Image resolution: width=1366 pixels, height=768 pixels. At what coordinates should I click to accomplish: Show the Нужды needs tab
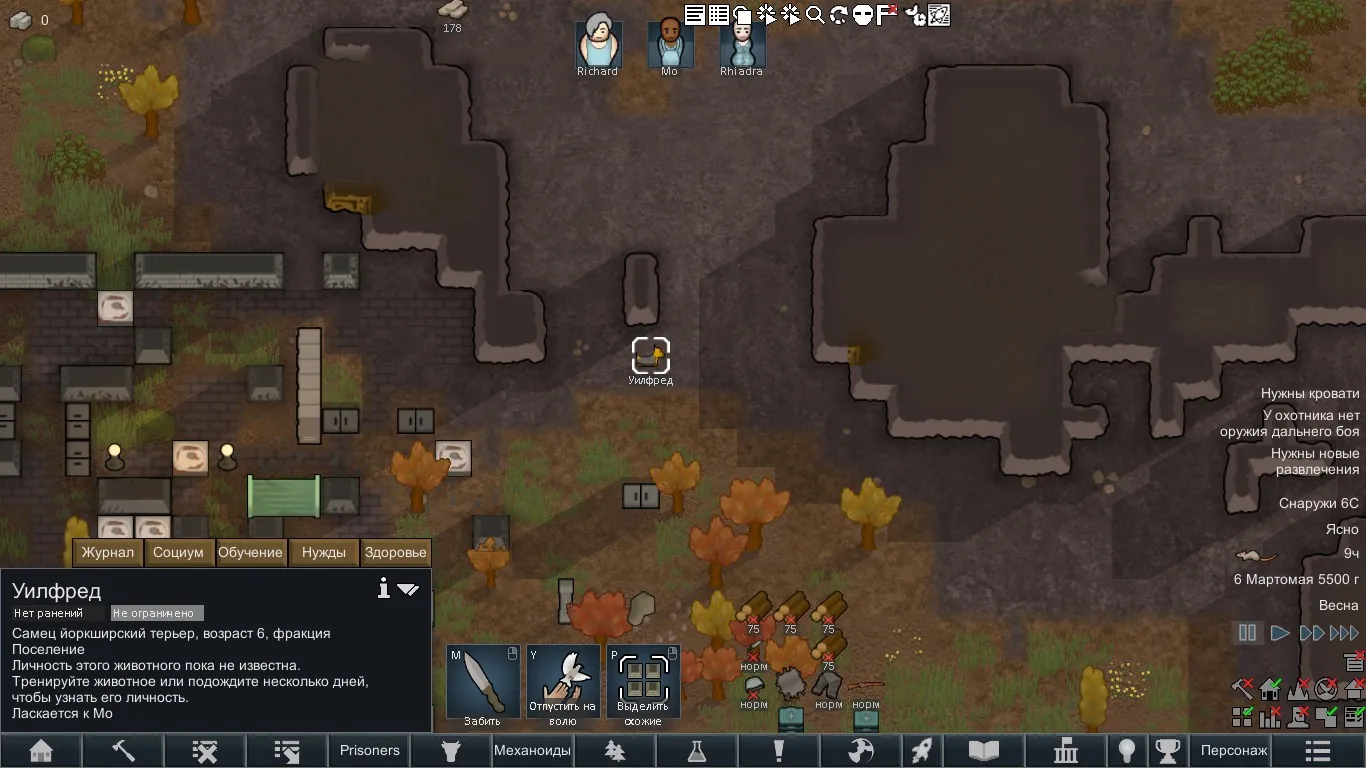tap(323, 552)
